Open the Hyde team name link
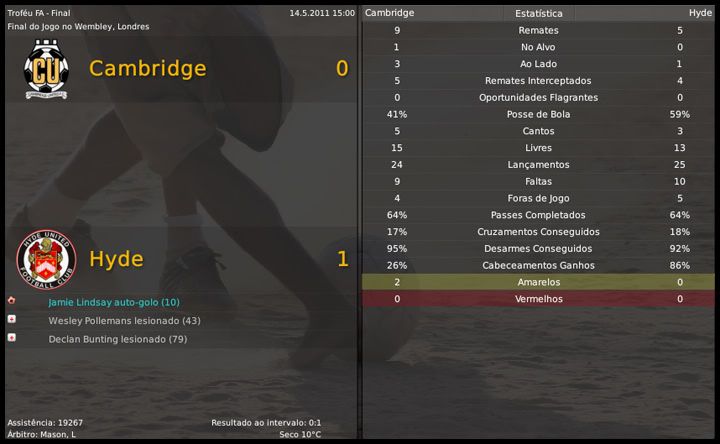720x444 pixels. pos(116,259)
